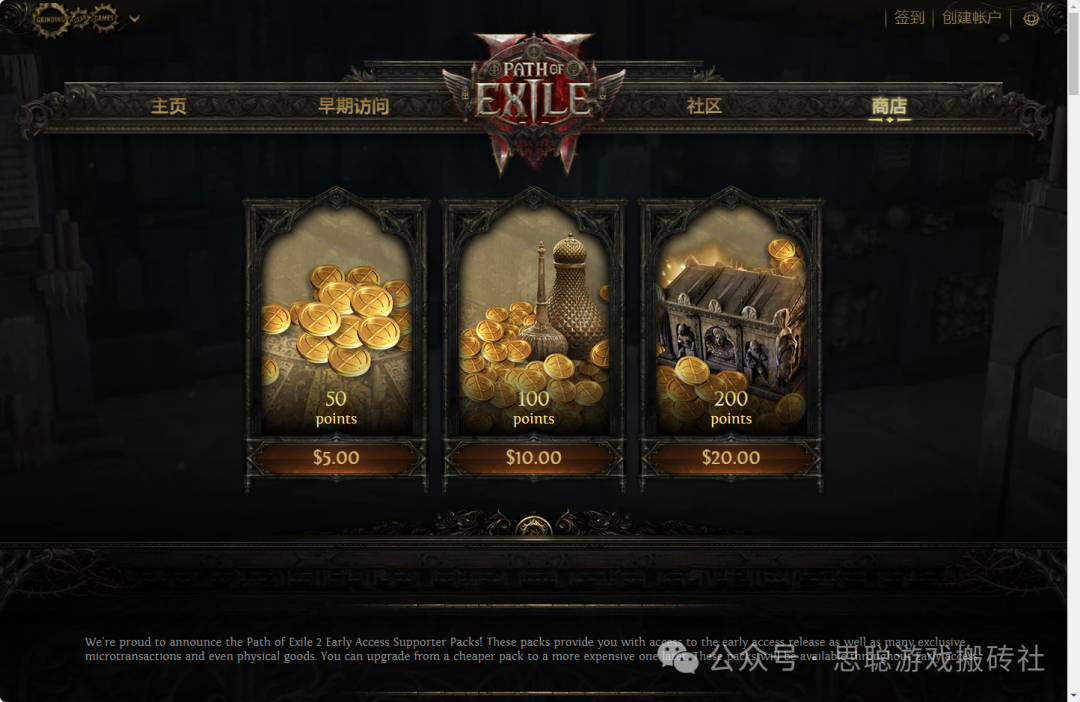Viewport: 1080px width, 702px height.
Task: Click the browser scrollbar down arrow
Action: [1073, 694]
